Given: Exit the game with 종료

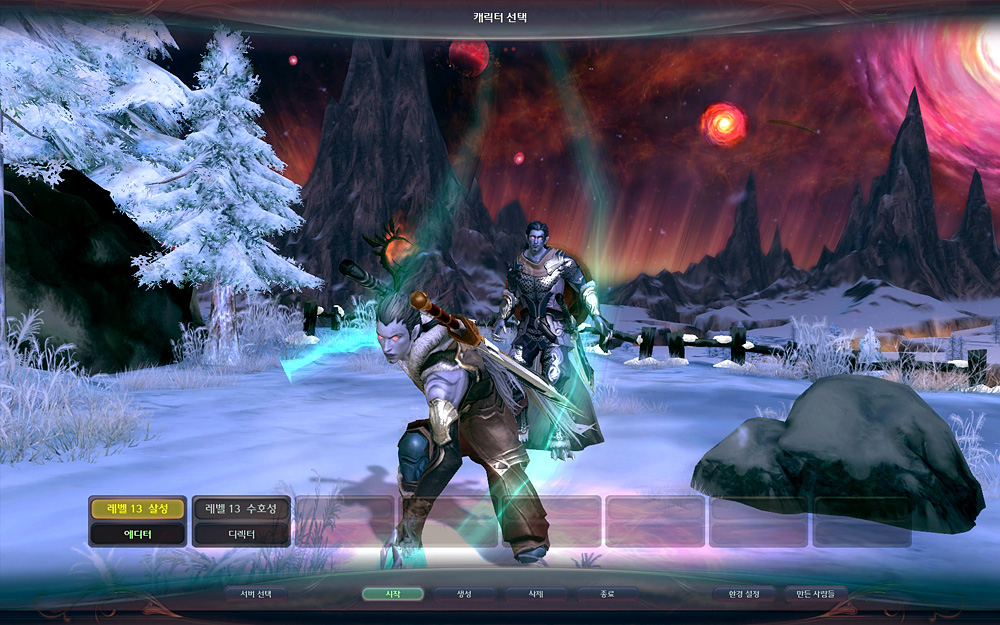Looking at the screenshot, I should point(608,594).
